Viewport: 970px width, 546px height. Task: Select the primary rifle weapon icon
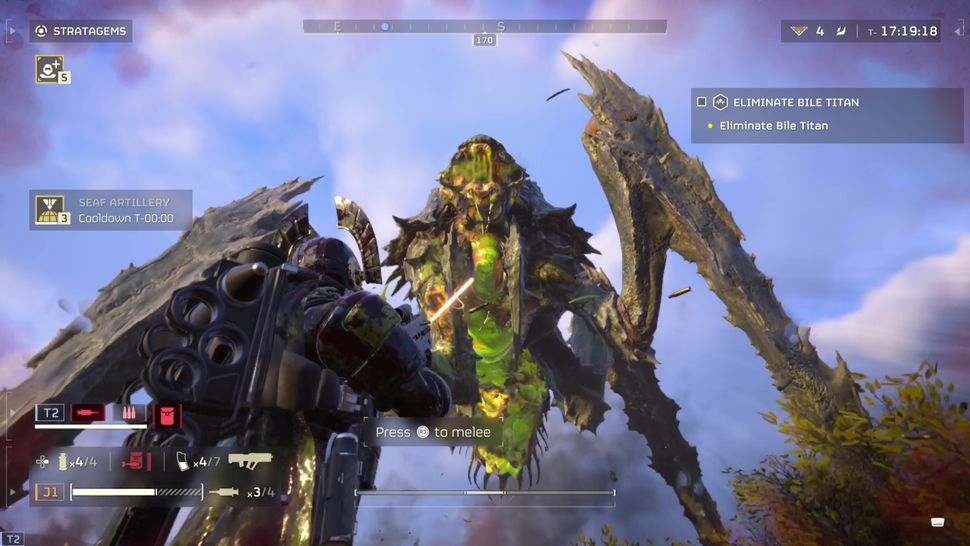click(x=250, y=461)
